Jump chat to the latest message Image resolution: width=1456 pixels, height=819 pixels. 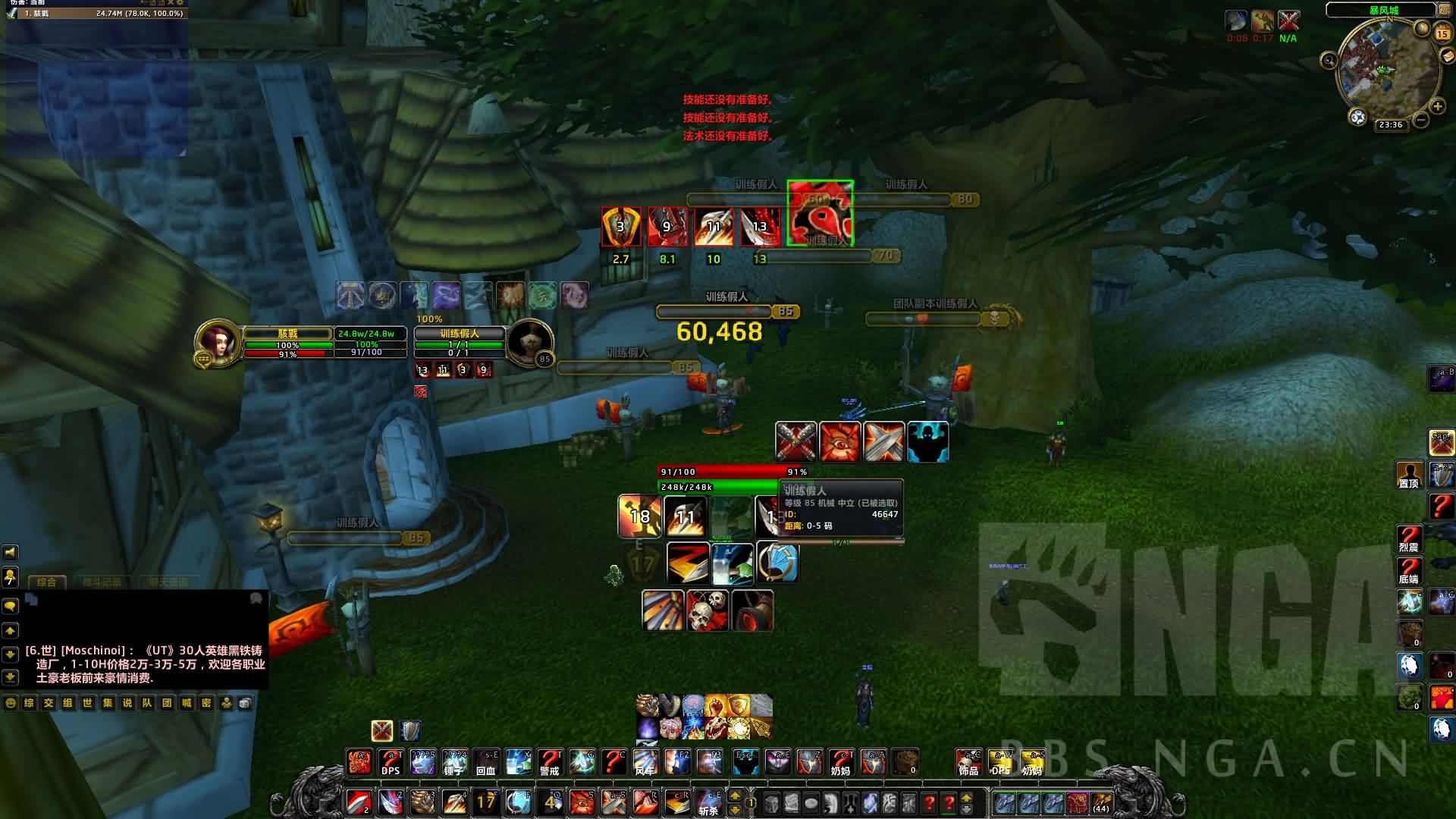(x=10, y=676)
